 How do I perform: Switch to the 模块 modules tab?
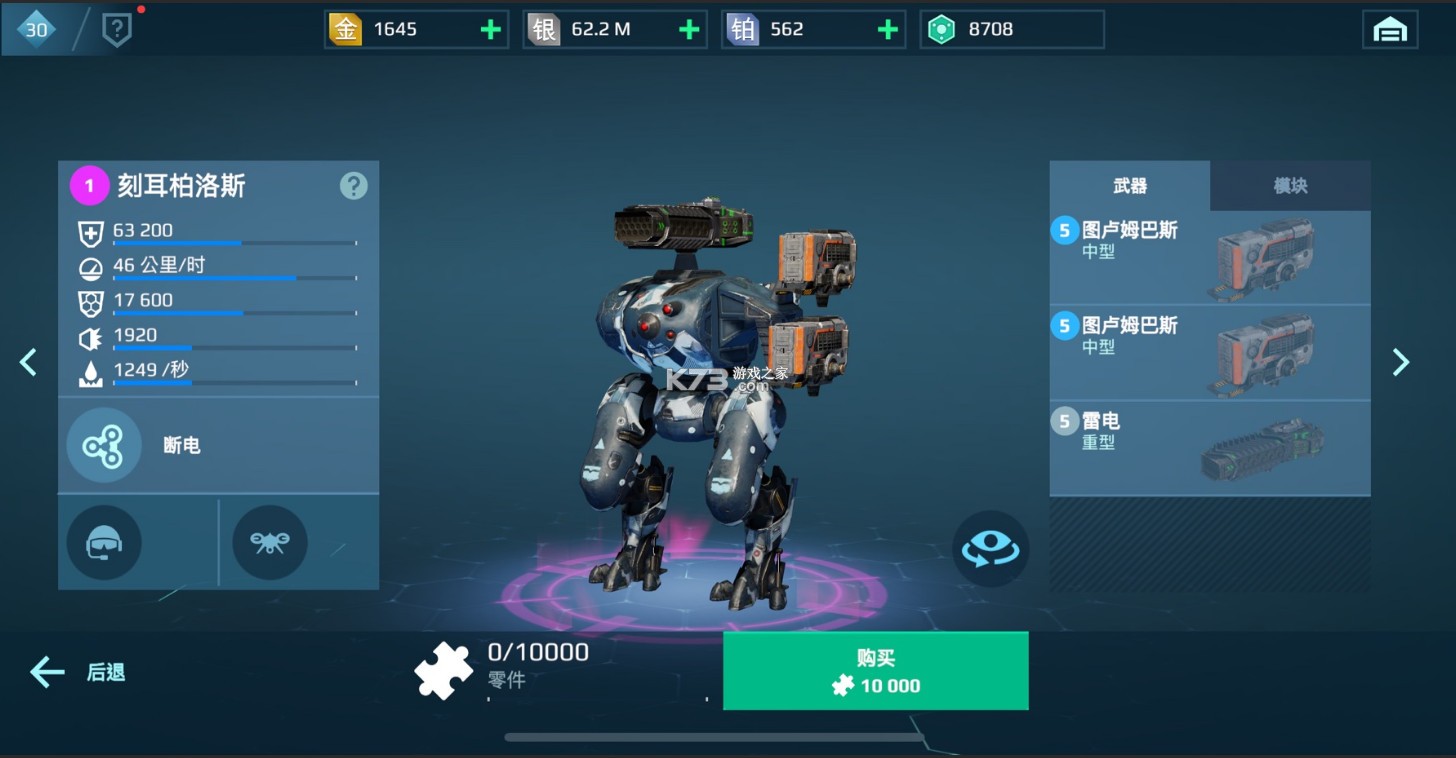coord(1289,186)
